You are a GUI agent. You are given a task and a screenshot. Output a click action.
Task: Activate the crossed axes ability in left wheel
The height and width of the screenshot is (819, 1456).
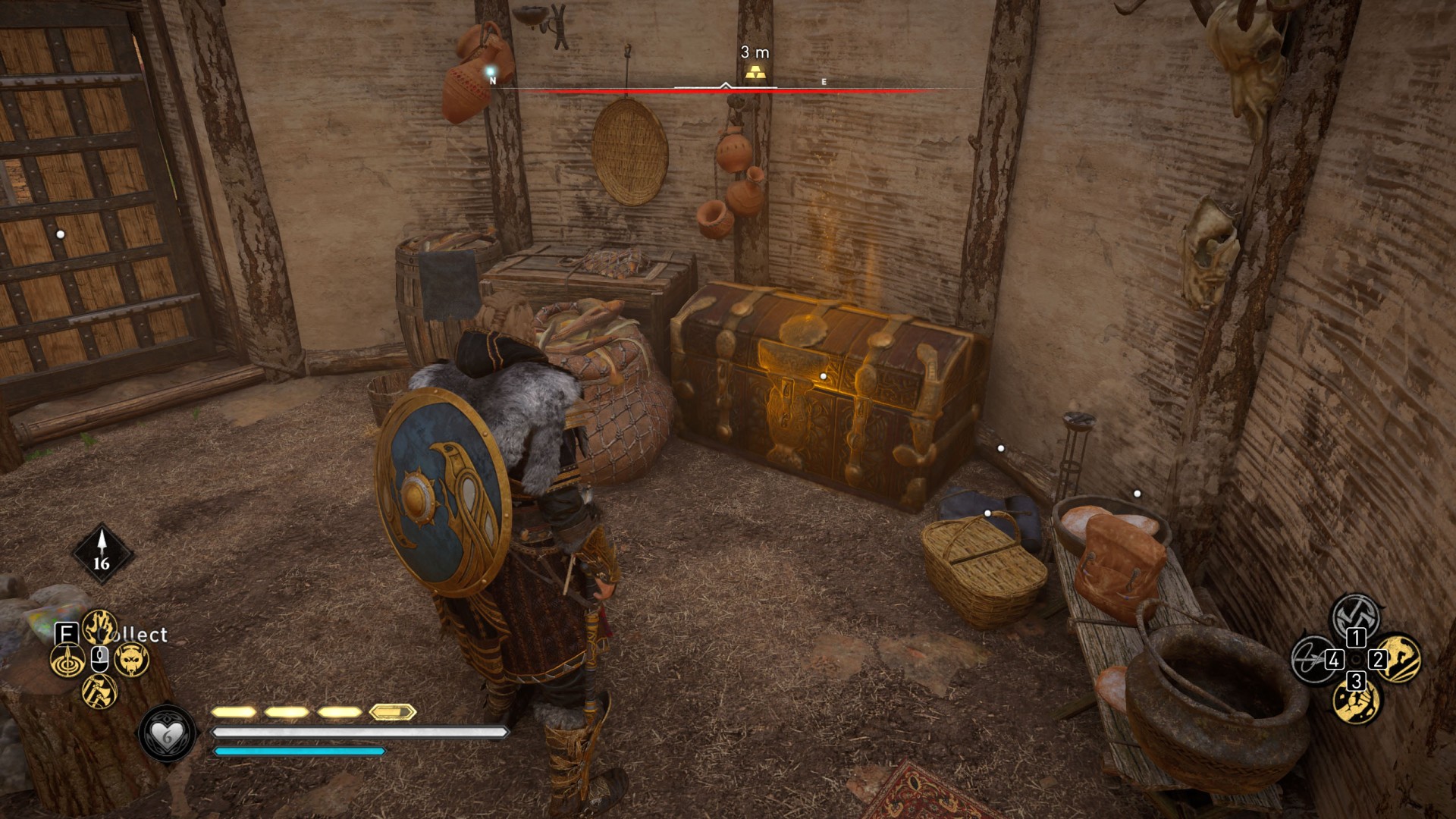[x=99, y=692]
